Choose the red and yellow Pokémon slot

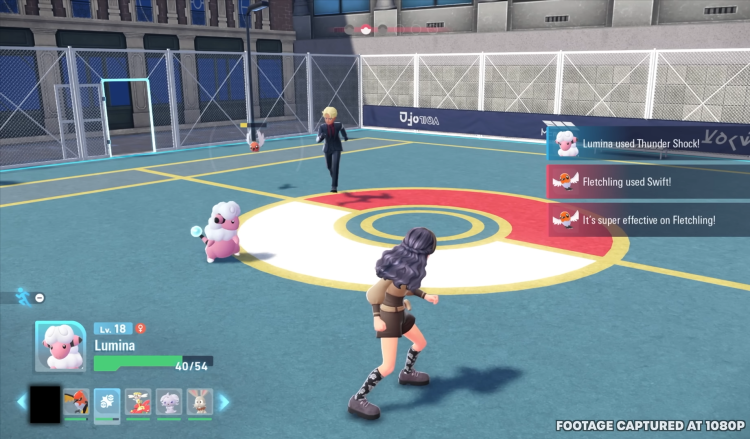[138, 402]
